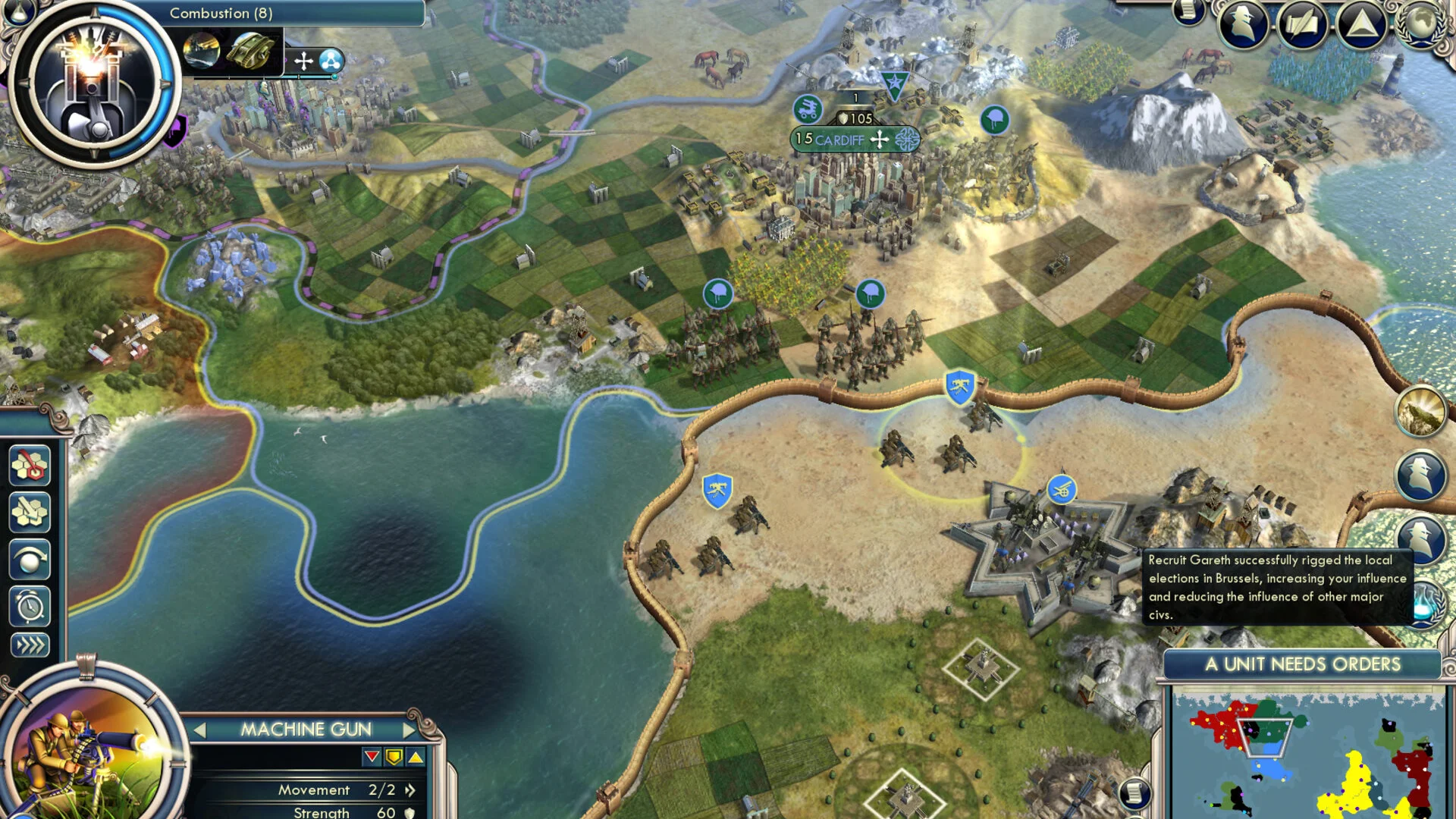Click the red-marked hex unit action button
This screenshot has width=1456, height=819.
tap(30, 465)
